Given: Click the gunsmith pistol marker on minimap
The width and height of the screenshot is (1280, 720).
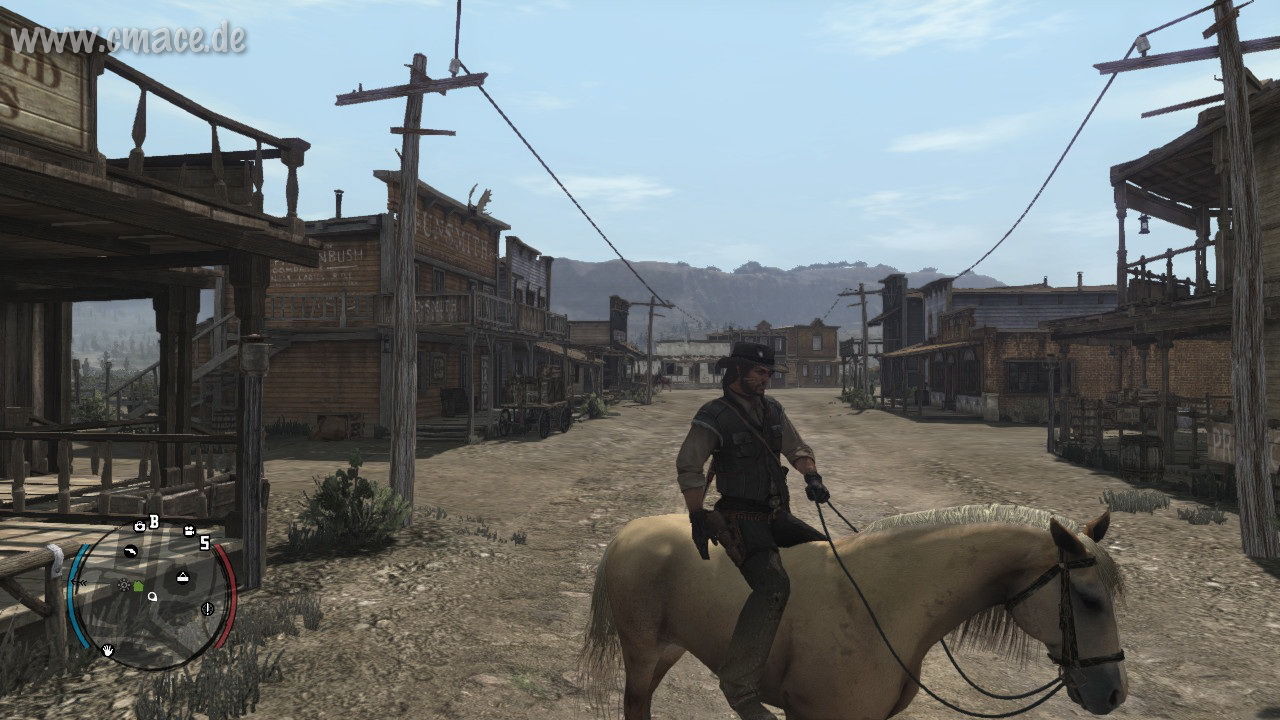Looking at the screenshot, I should pos(130,551).
